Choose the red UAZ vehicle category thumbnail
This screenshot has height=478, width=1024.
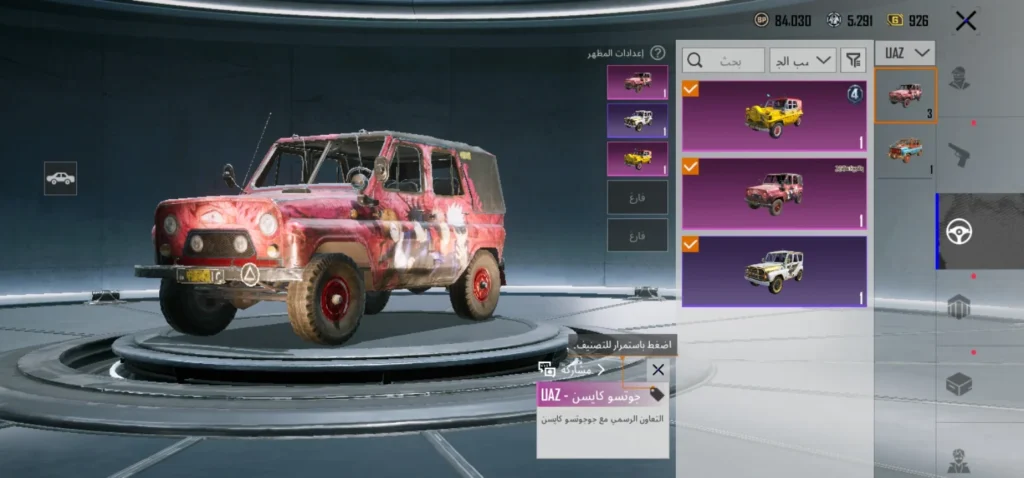tap(905, 96)
